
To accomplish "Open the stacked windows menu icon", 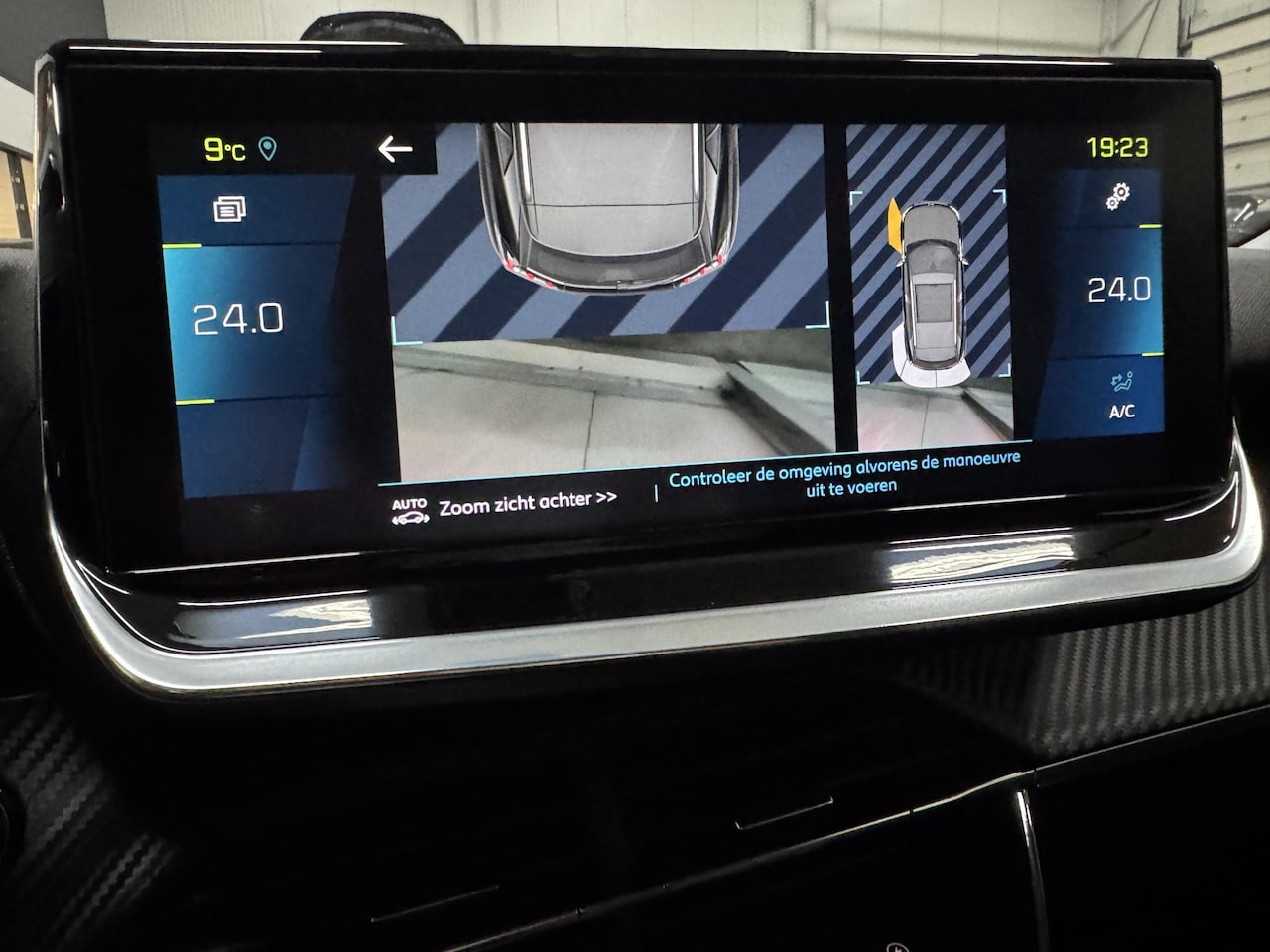I will click(x=229, y=208).
